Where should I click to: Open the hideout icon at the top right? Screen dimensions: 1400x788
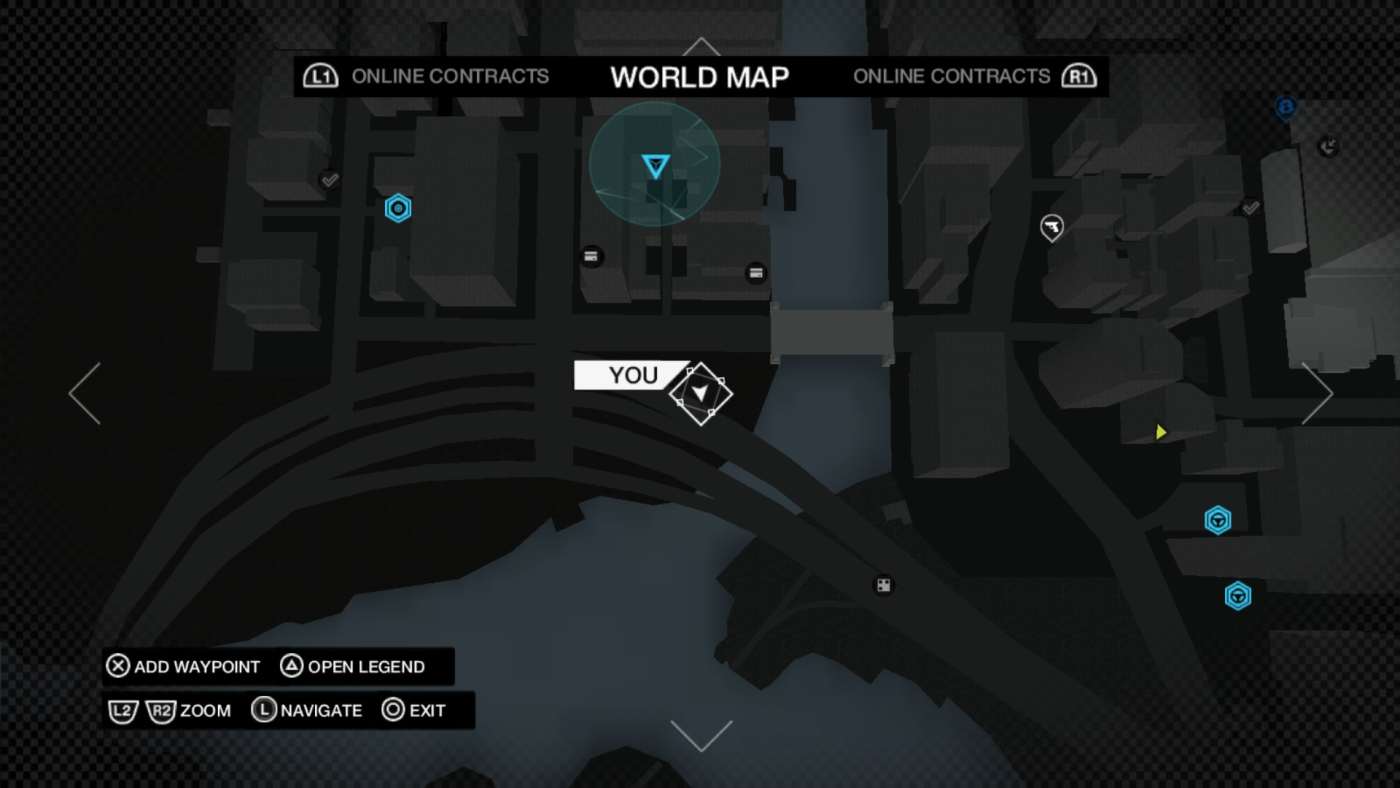1330,144
